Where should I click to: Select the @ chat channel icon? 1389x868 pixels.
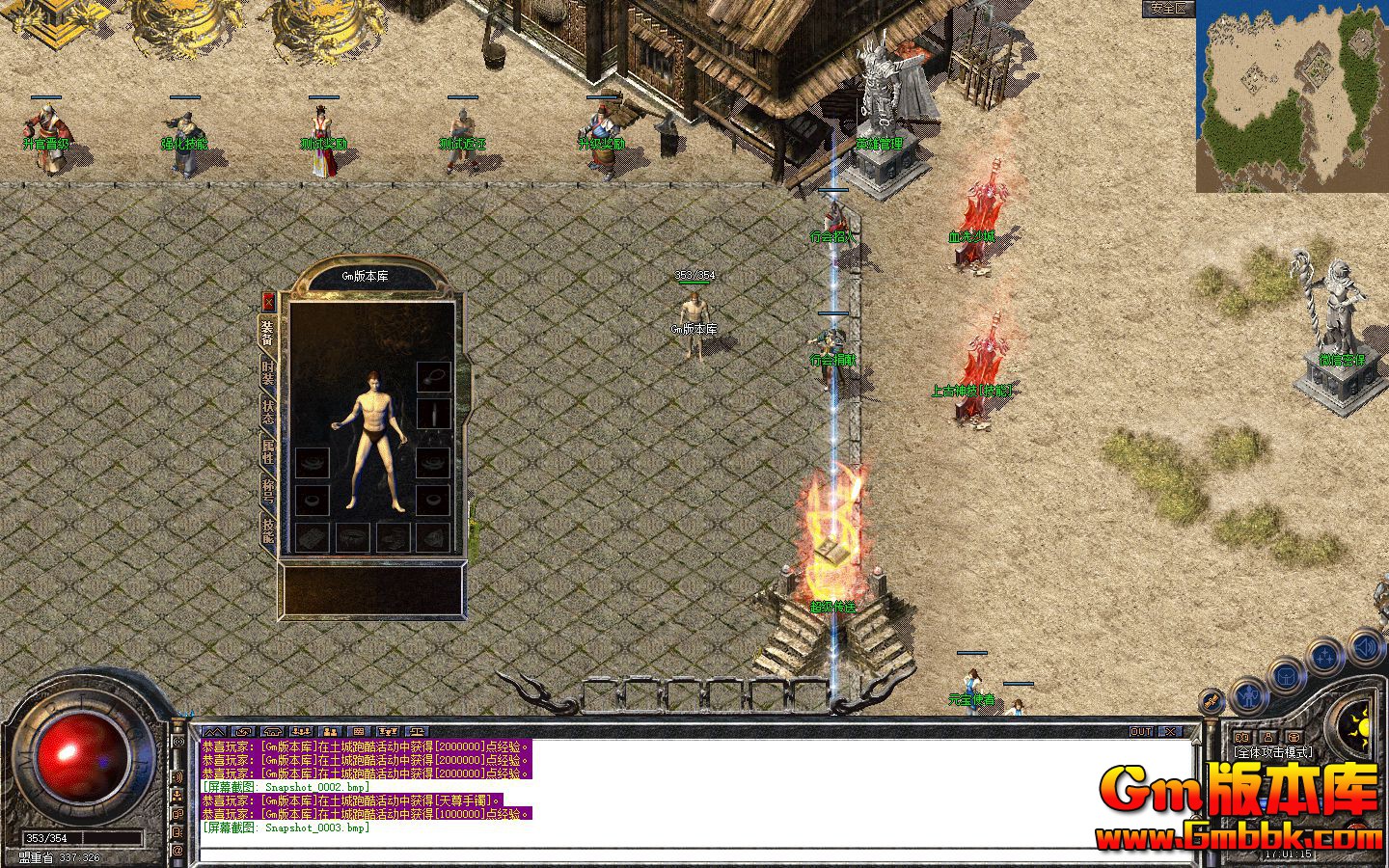point(178,848)
